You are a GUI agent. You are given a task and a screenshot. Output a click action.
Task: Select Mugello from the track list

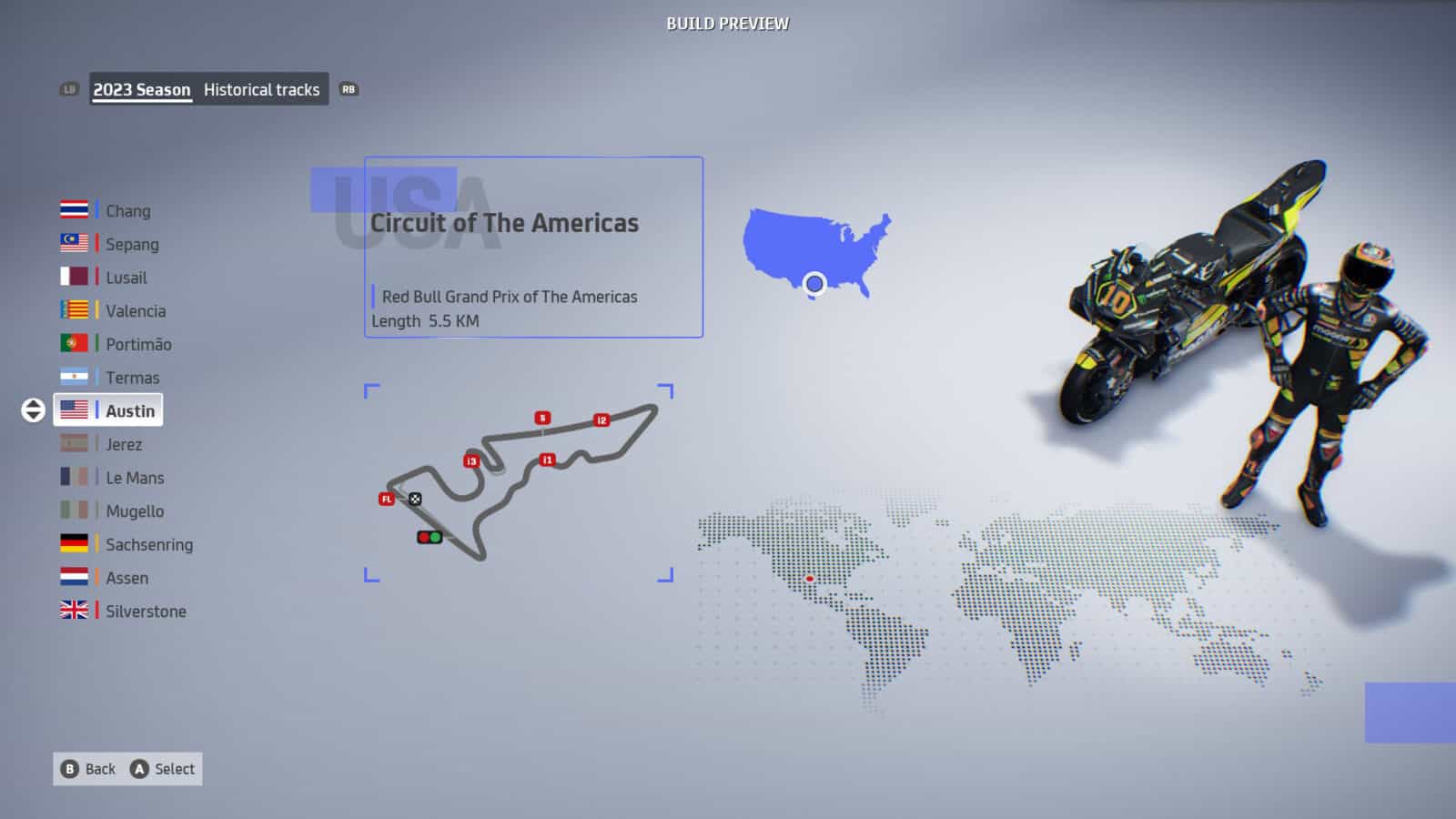coord(135,511)
